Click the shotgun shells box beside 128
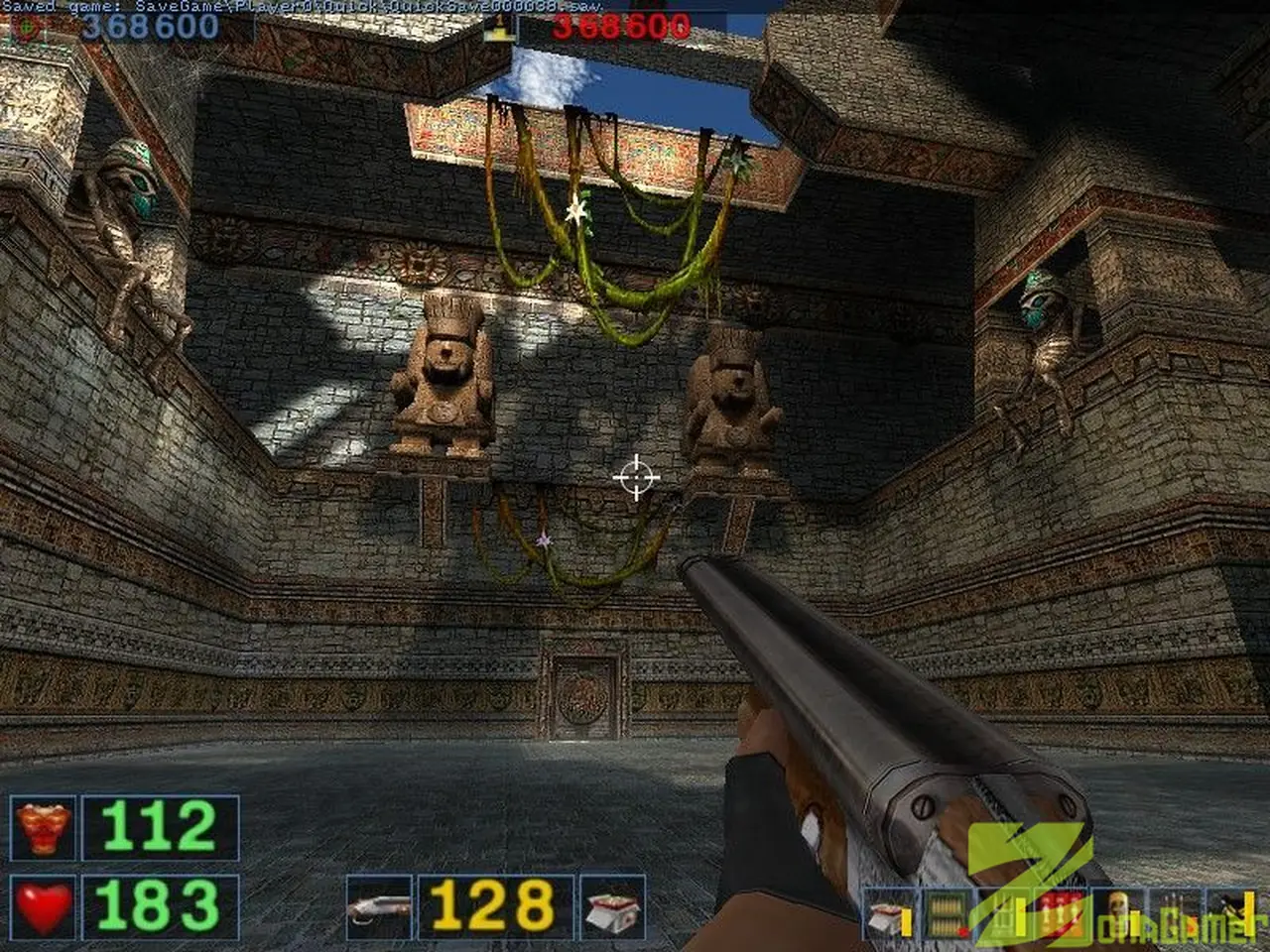The height and width of the screenshot is (952, 1270). 611,906
